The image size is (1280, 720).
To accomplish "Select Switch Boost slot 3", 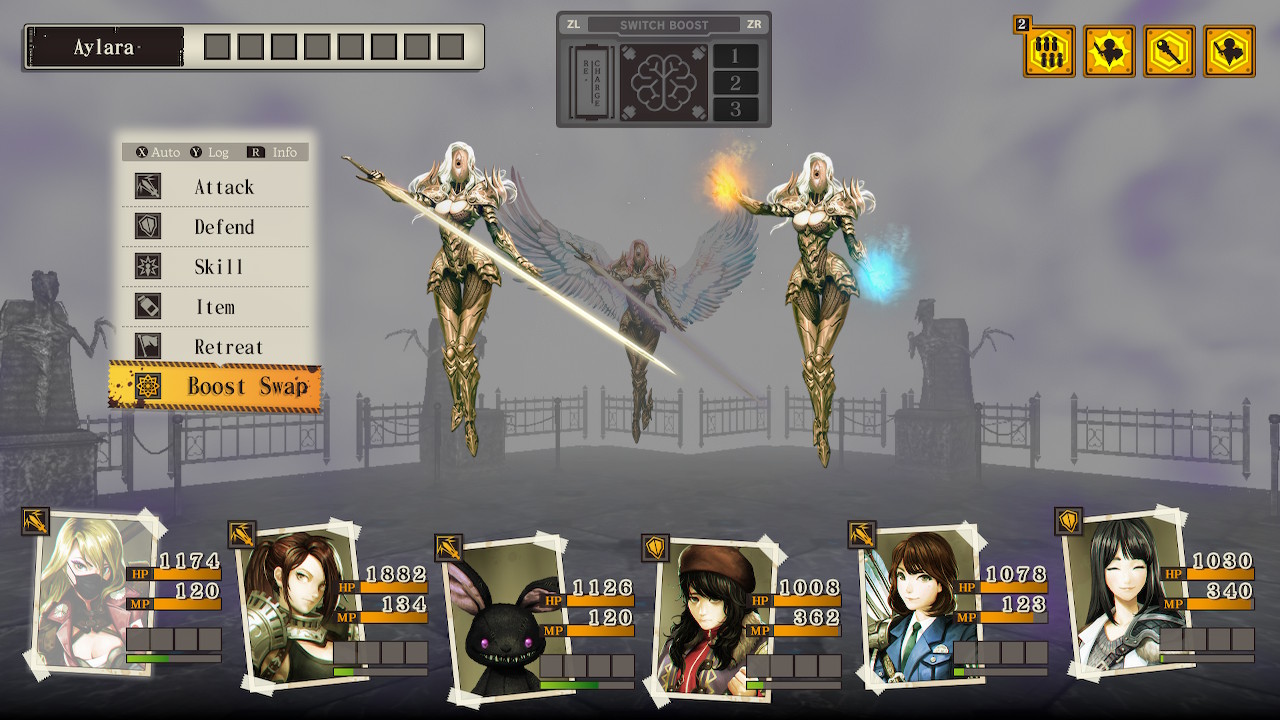I will (x=735, y=109).
